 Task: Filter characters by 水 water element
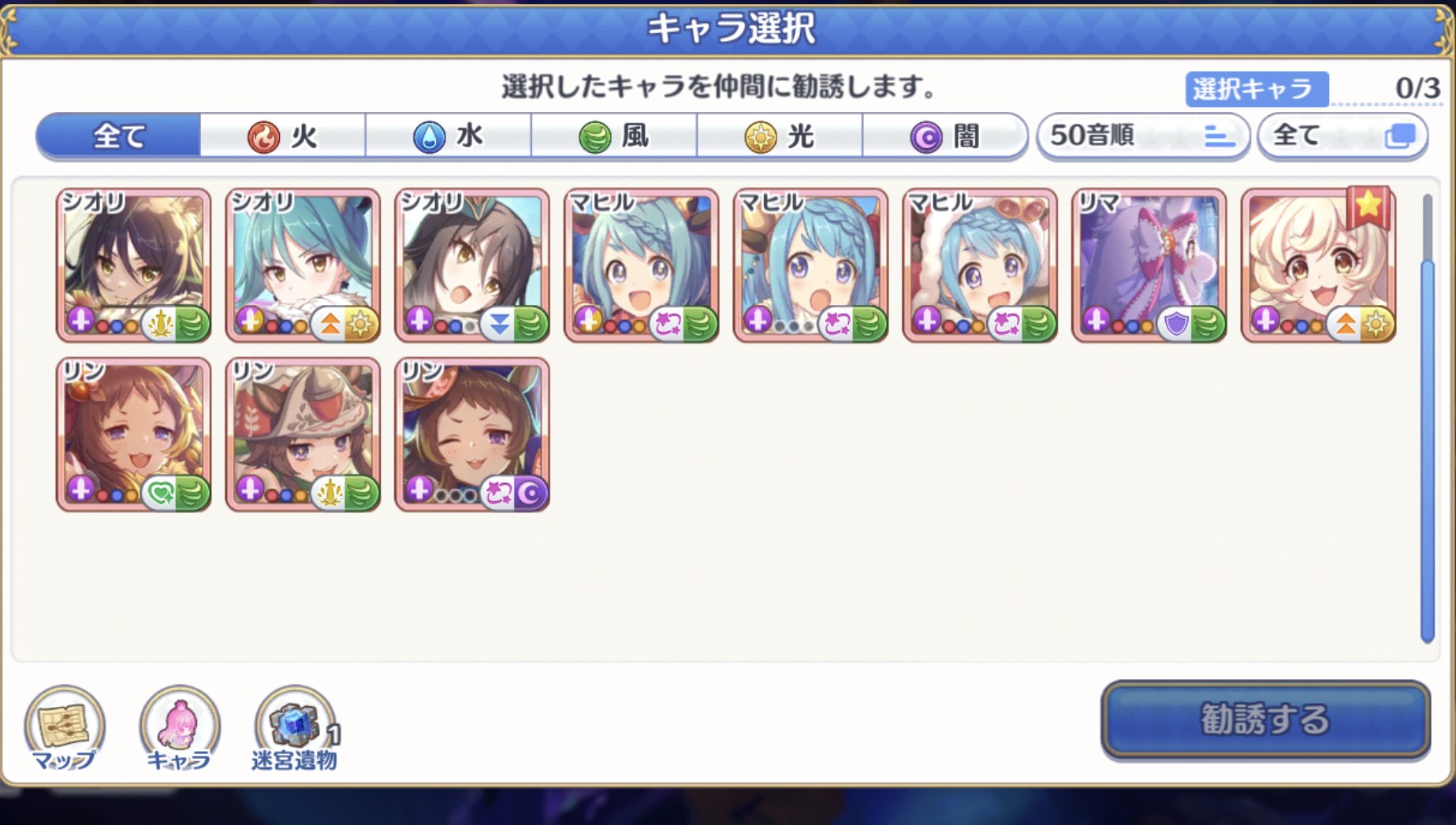(x=448, y=136)
